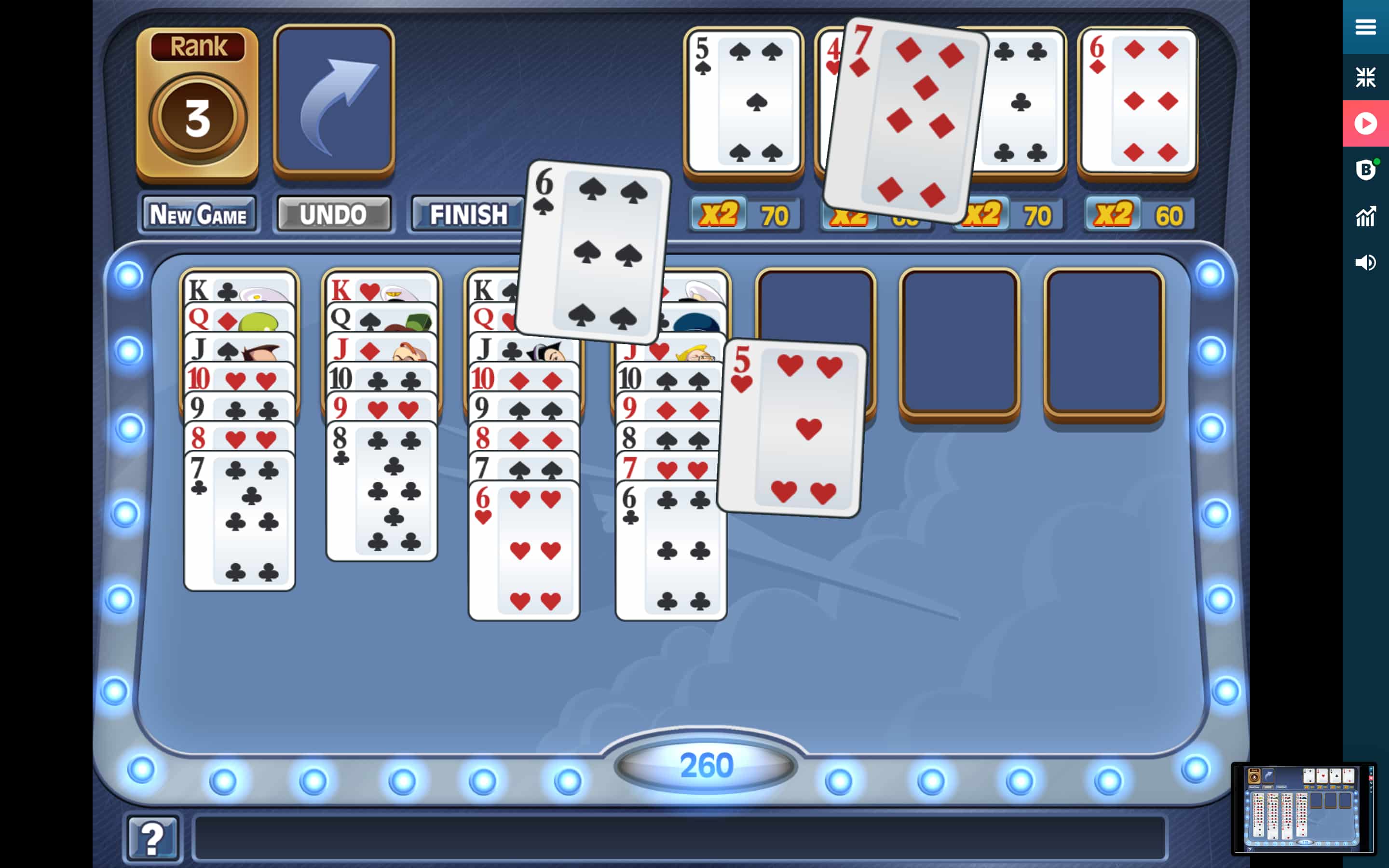Screen dimensions: 1389x868
Task: Exit fullscreen with the collapse arrows icon
Action: [x=1365, y=77]
